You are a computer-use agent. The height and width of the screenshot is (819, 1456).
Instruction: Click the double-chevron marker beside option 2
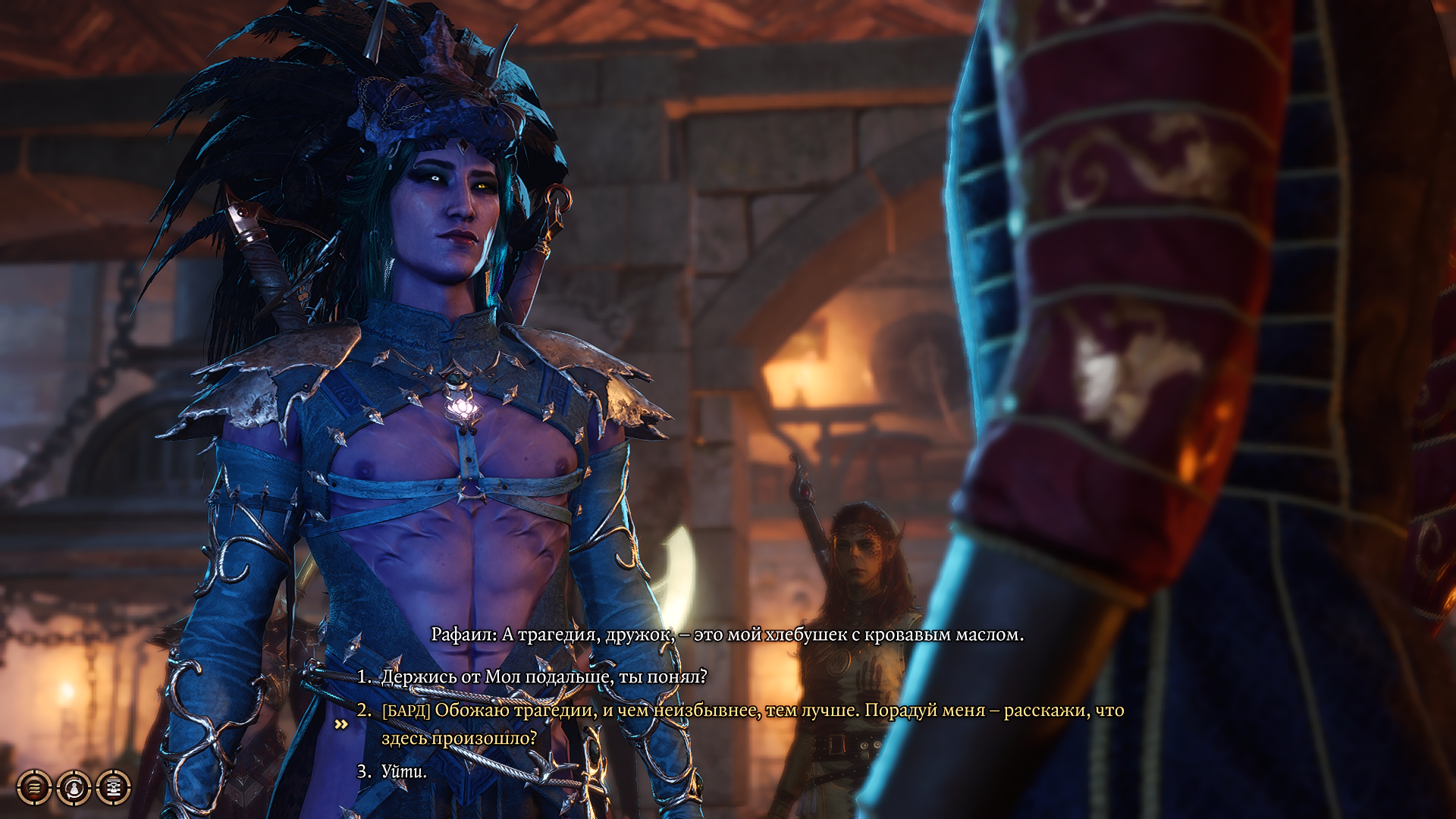click(340, 726)
